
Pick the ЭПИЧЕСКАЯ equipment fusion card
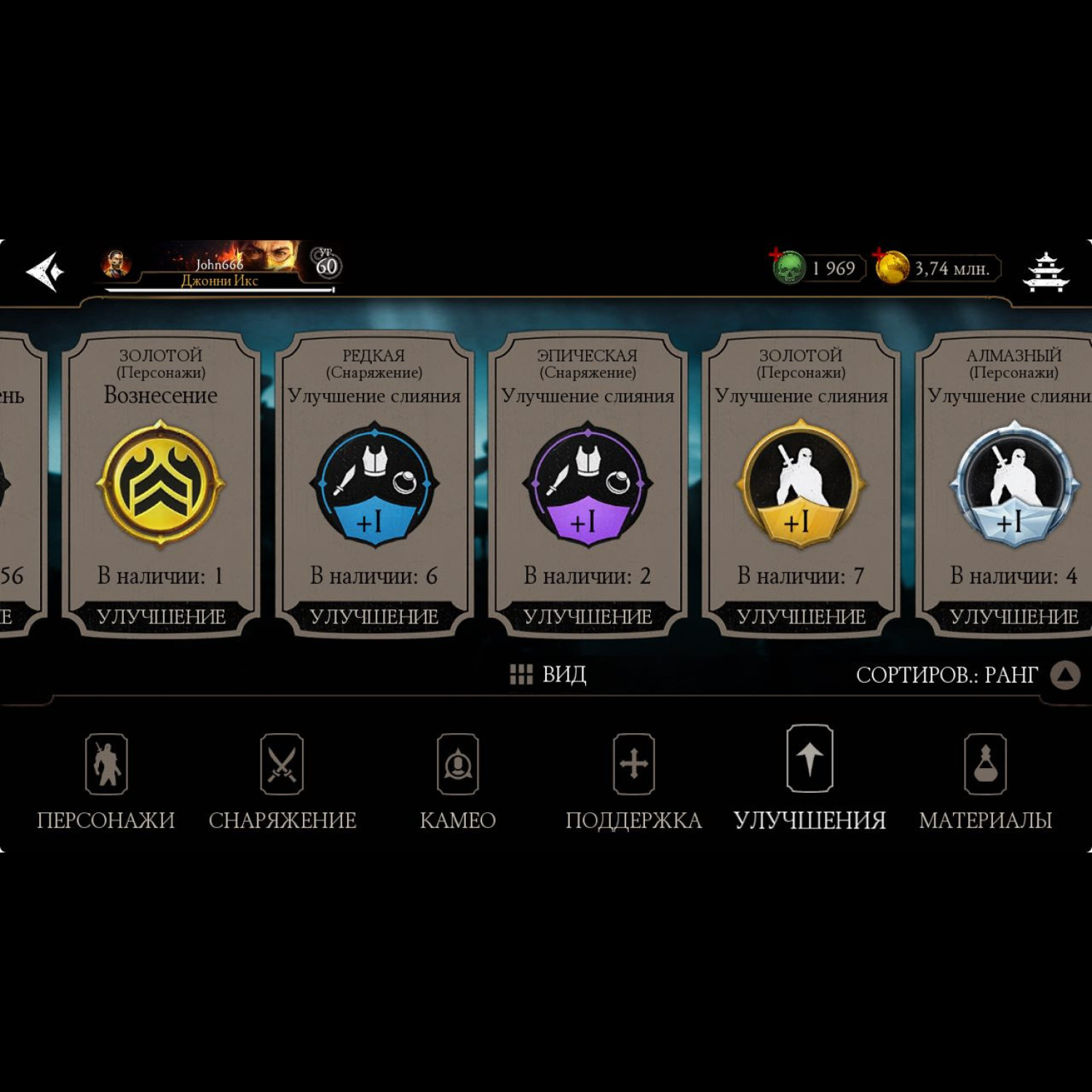pyautogui.click(x=587, y=484)
